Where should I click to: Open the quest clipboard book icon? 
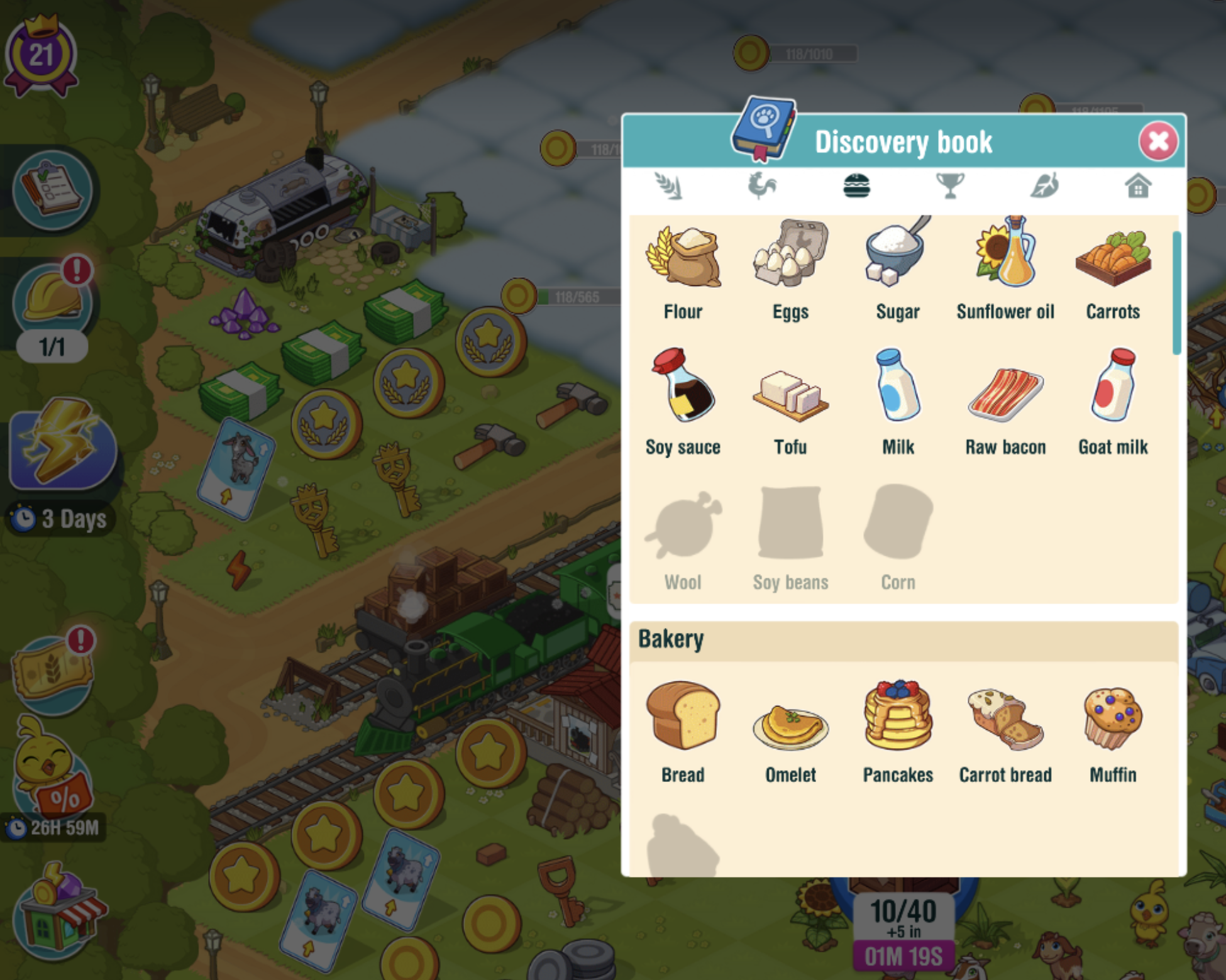pos(52,190)
